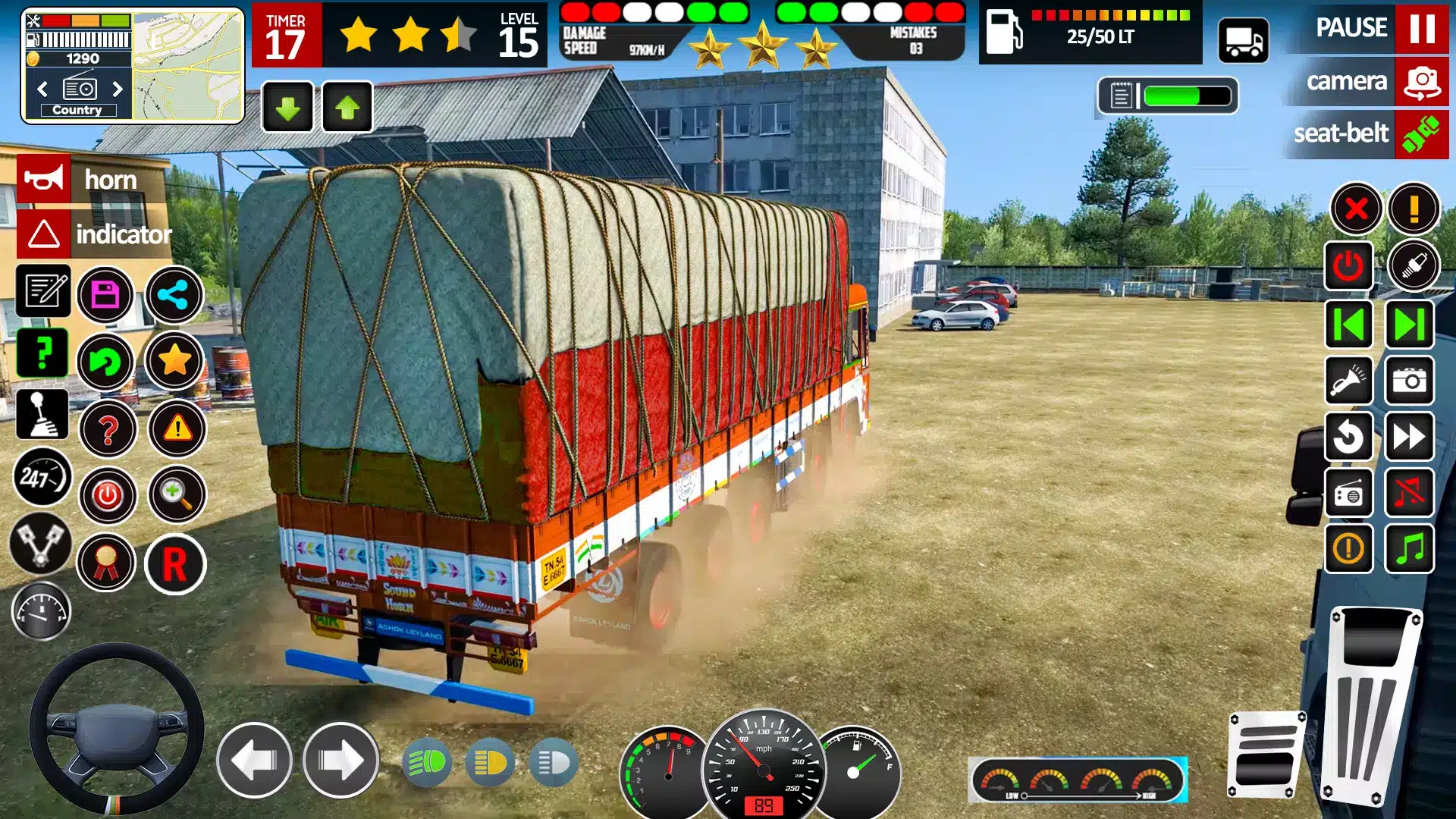Fasten the seat-belt
Viewport: 1456px width, 819px height.
point(1421,134)
